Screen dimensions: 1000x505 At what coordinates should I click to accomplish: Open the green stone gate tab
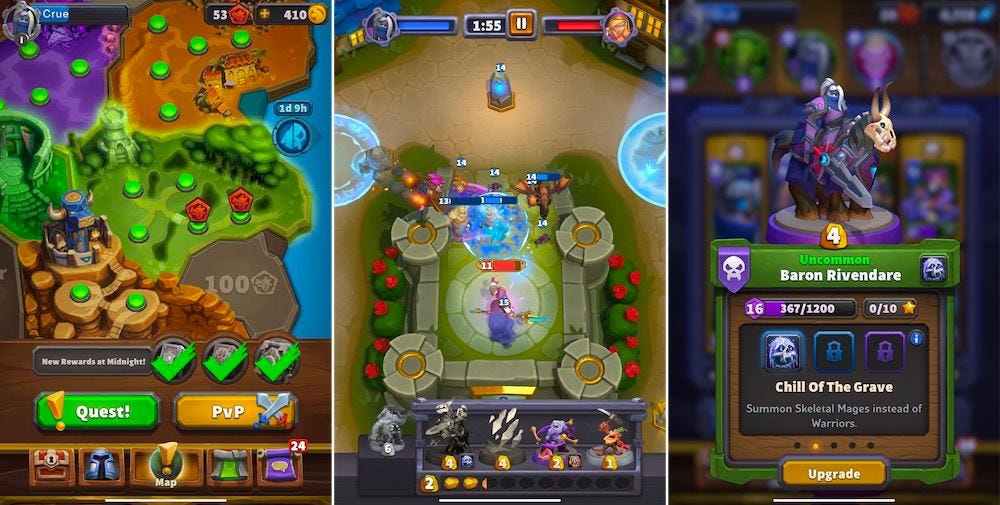[x=228, y=467]
